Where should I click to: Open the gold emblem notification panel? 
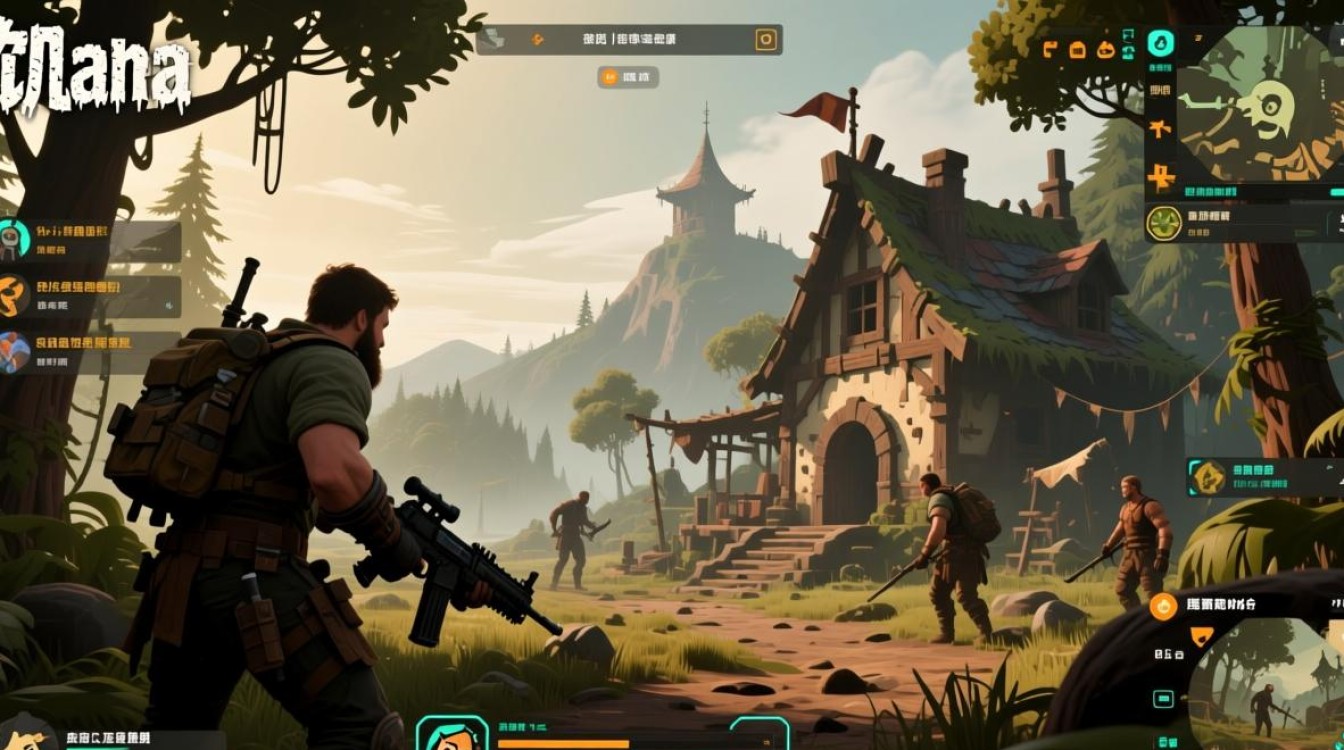(1210, 477)
